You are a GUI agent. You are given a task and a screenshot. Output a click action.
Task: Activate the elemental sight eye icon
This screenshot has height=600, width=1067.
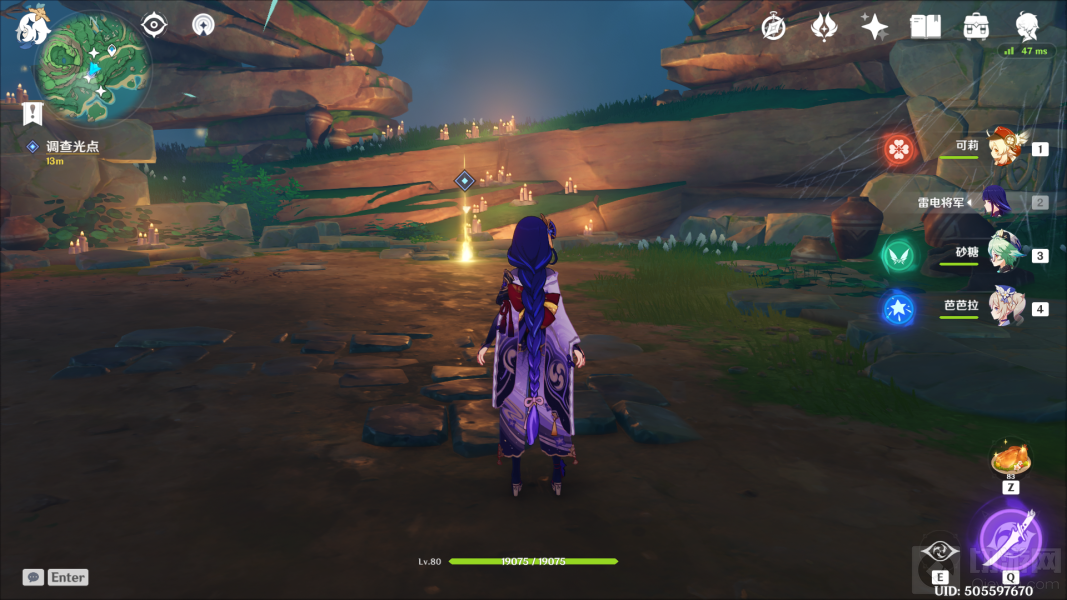tap(154, 25)
